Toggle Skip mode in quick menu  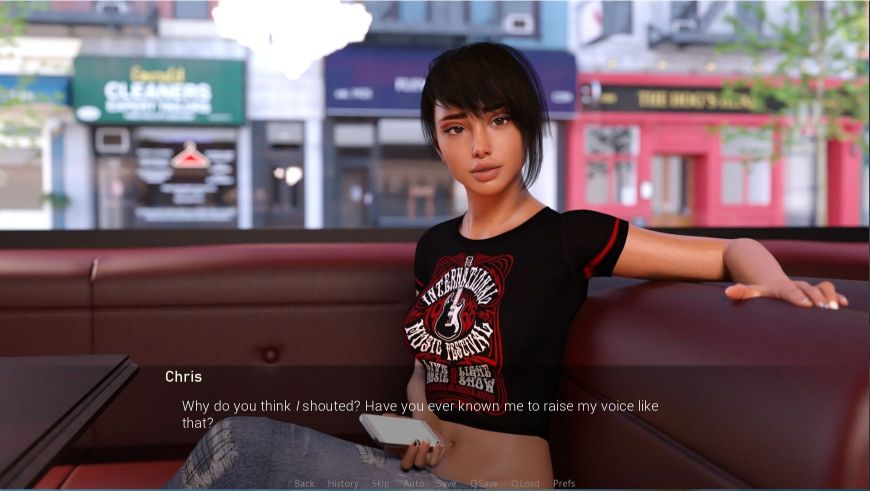click(381, 483)
